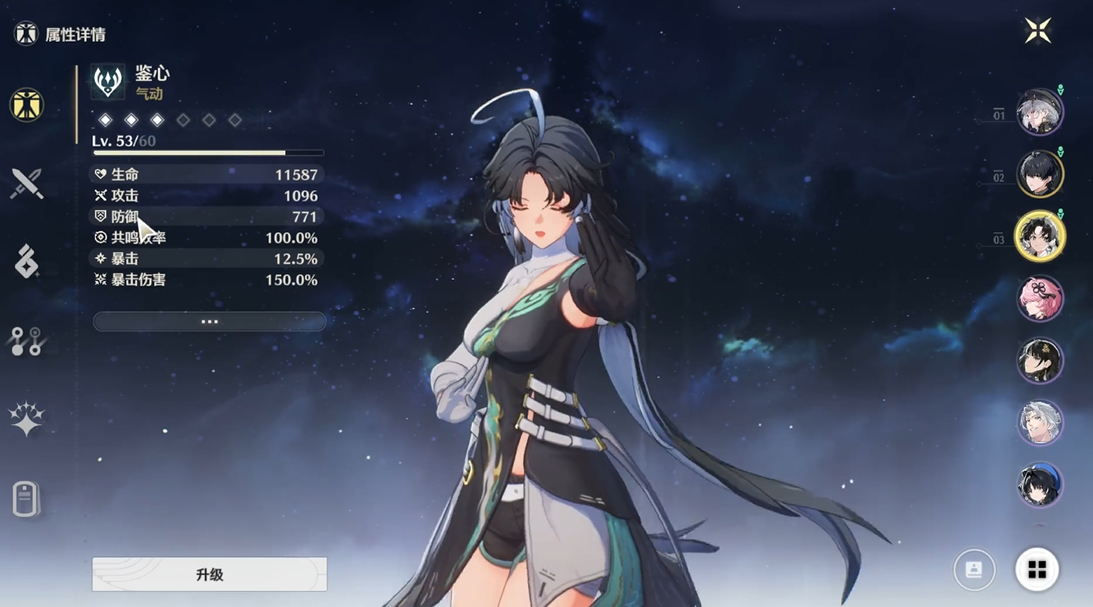Pick the dark-haired portrait with yellow hair ornament

(1039, 360)
